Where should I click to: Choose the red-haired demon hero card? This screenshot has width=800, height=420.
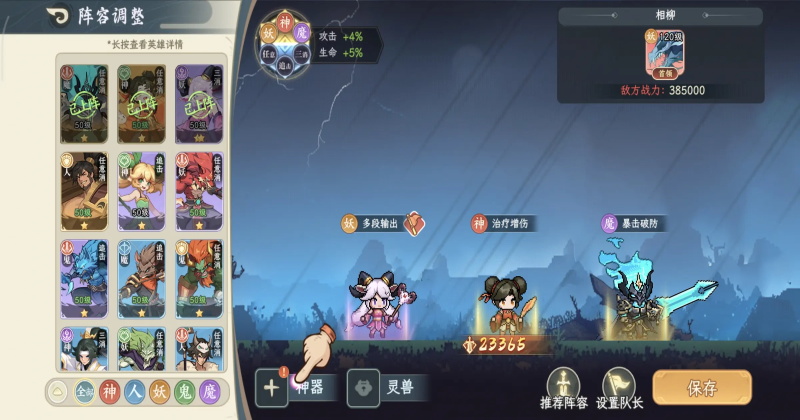point(198,190)
